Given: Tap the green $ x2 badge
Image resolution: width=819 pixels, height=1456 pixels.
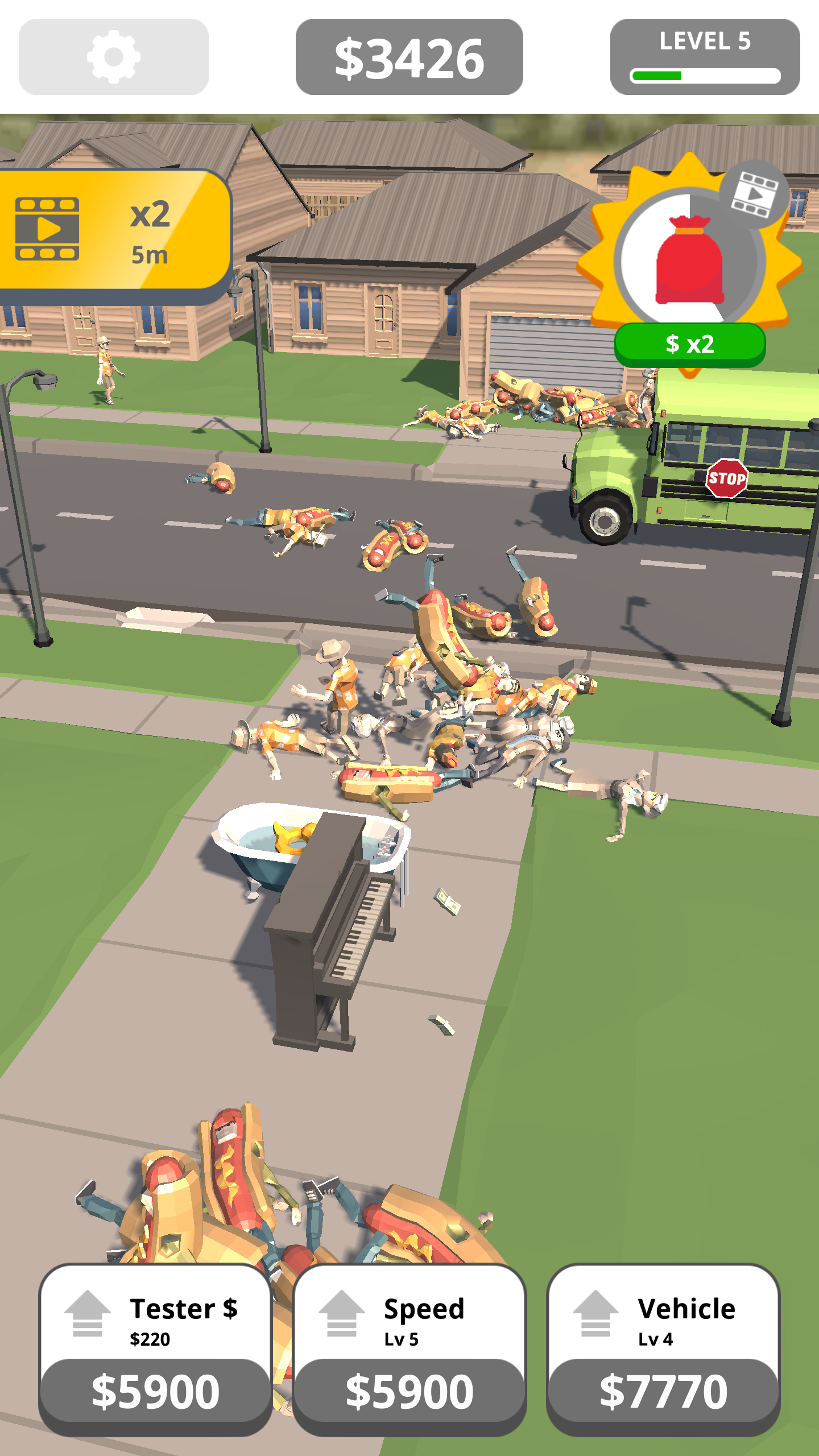Looking at the screenshot, I should coord(690,344).
